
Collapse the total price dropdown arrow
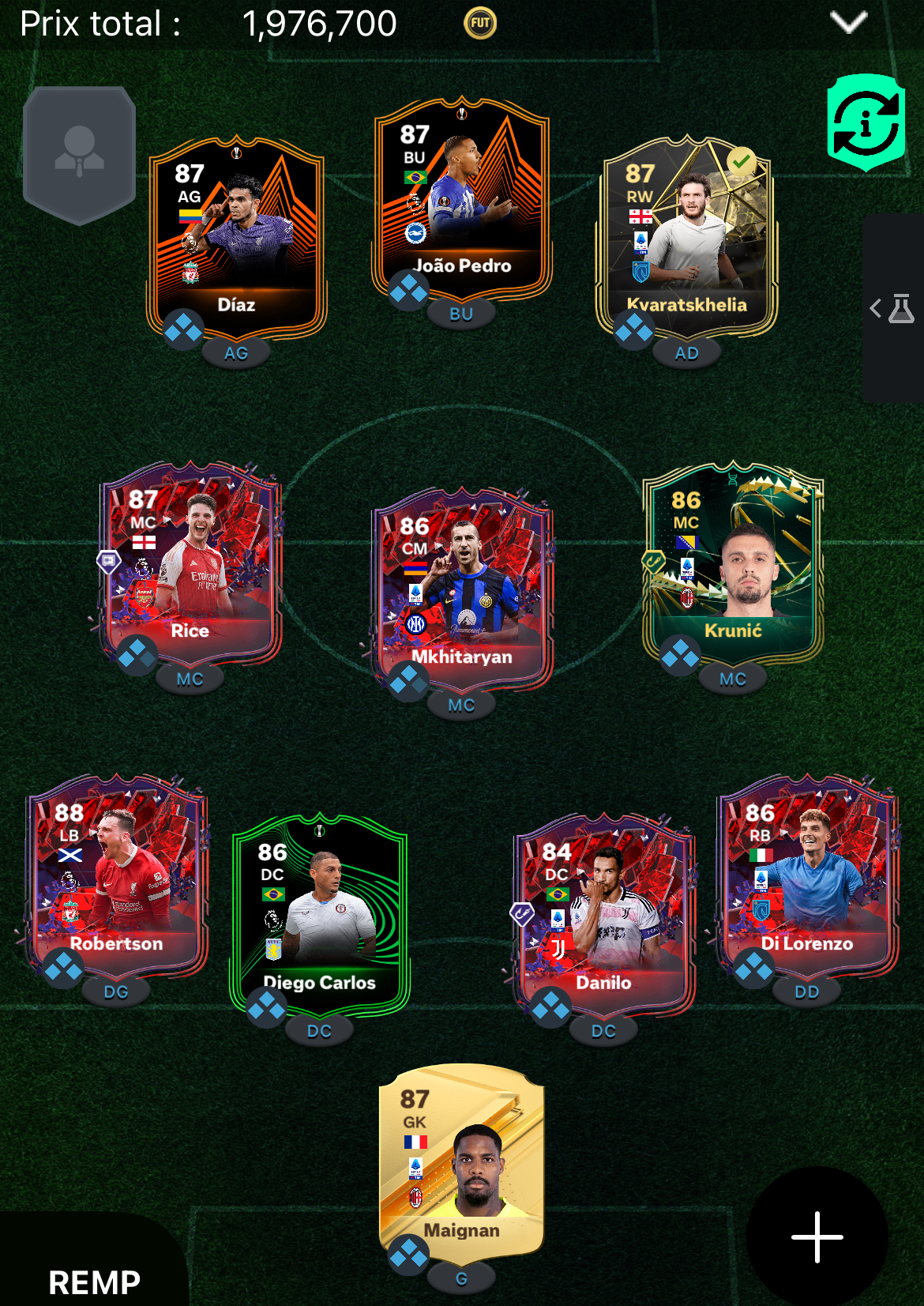click(x=849, y=22)
